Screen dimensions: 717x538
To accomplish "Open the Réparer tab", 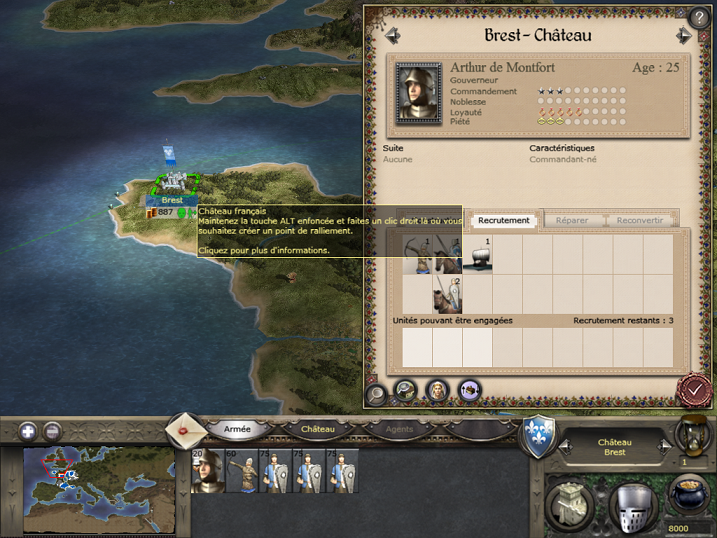I will pyautogui.click(x=572, y=220).
